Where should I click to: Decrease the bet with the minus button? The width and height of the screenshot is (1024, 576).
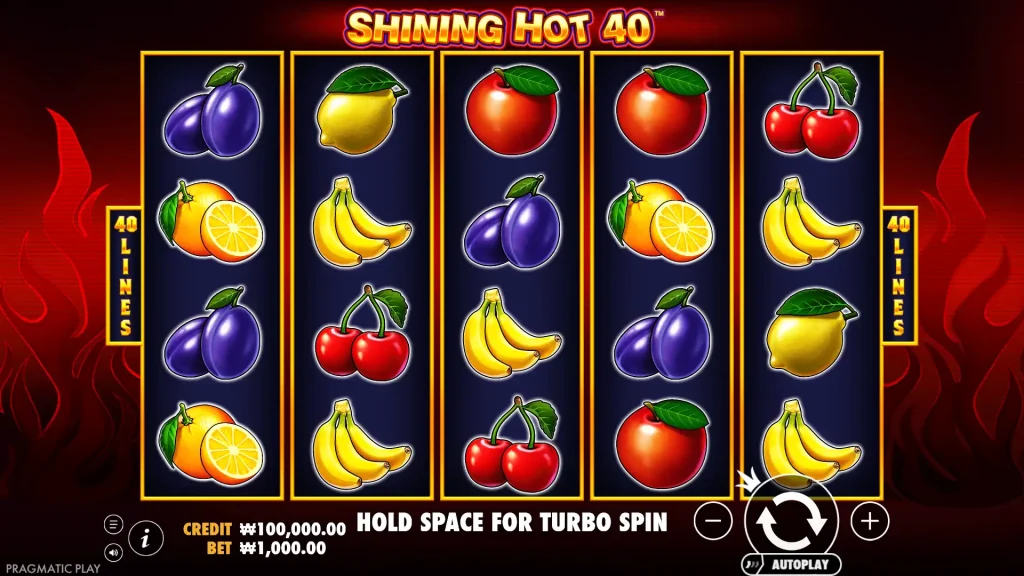(x=712, y=520)
